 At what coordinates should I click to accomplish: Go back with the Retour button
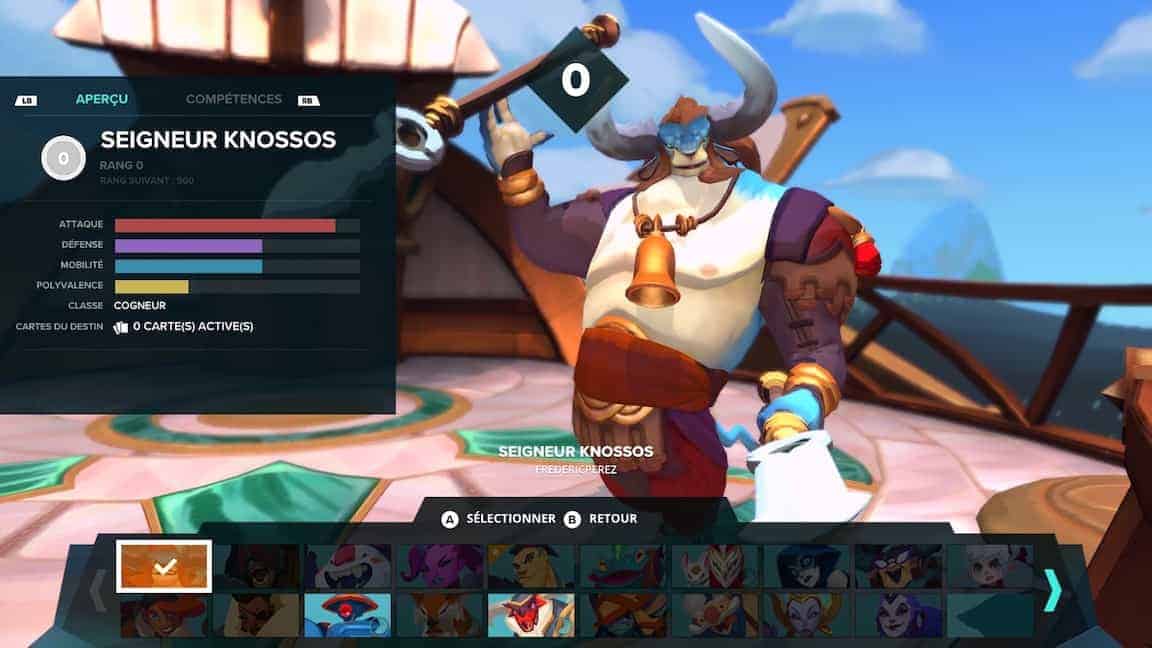[602, 519]
